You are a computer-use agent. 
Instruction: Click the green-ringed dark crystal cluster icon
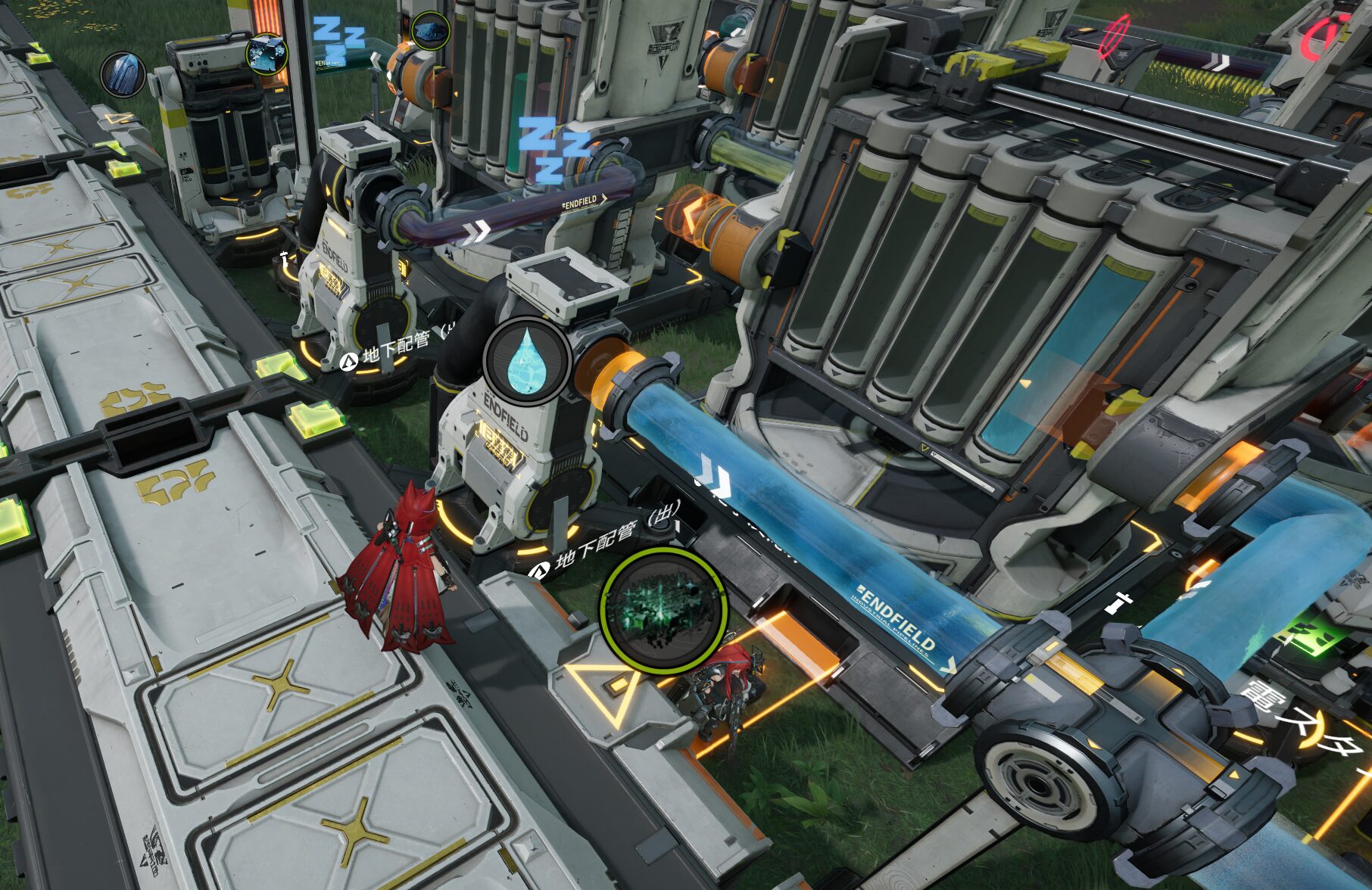tap(663, 610)
